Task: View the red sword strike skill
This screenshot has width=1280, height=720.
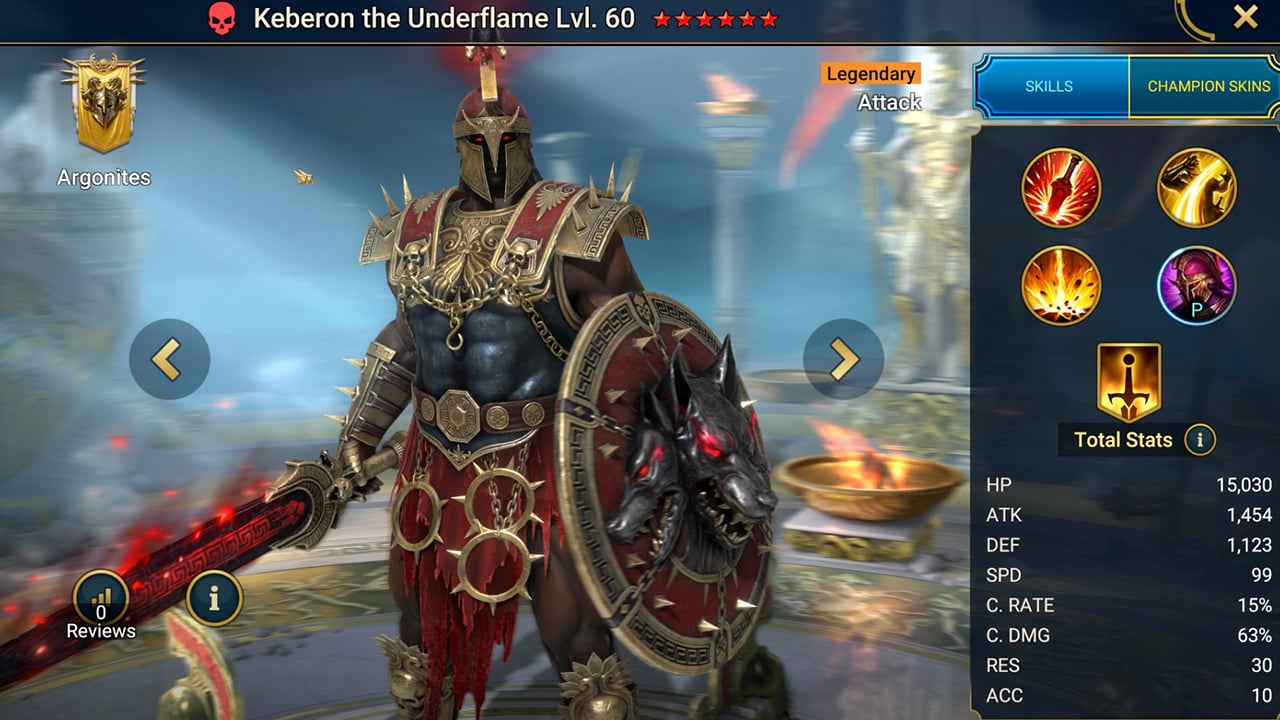Action: (1061, 188)
